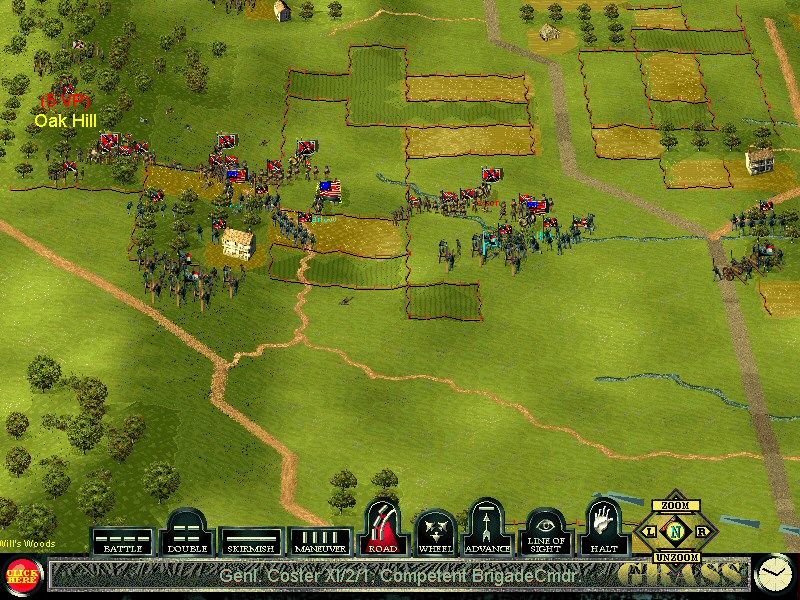Halt the selected unit
This screenshot has width=800, height=600.
point(603,527)
